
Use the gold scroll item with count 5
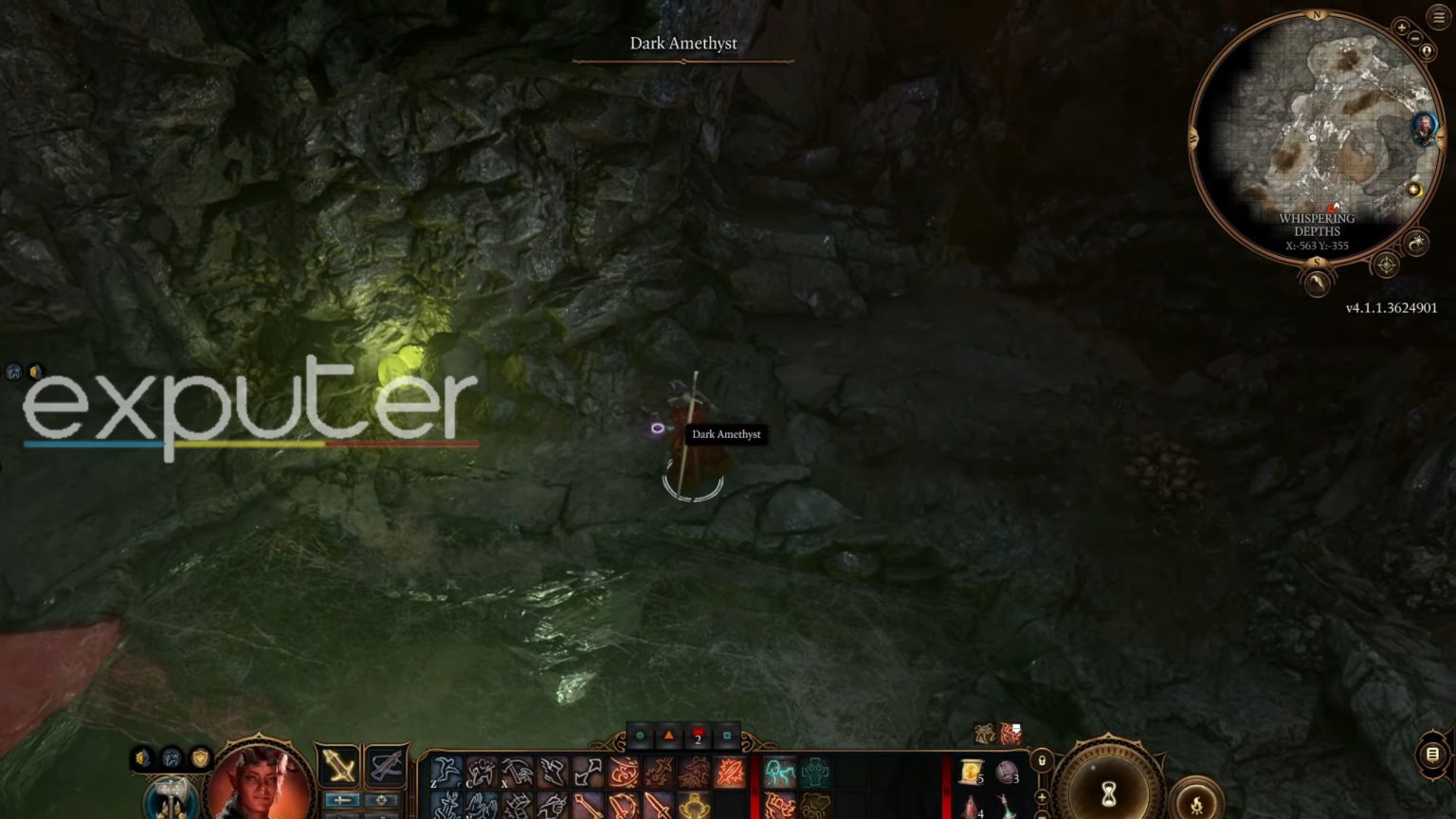971,772
